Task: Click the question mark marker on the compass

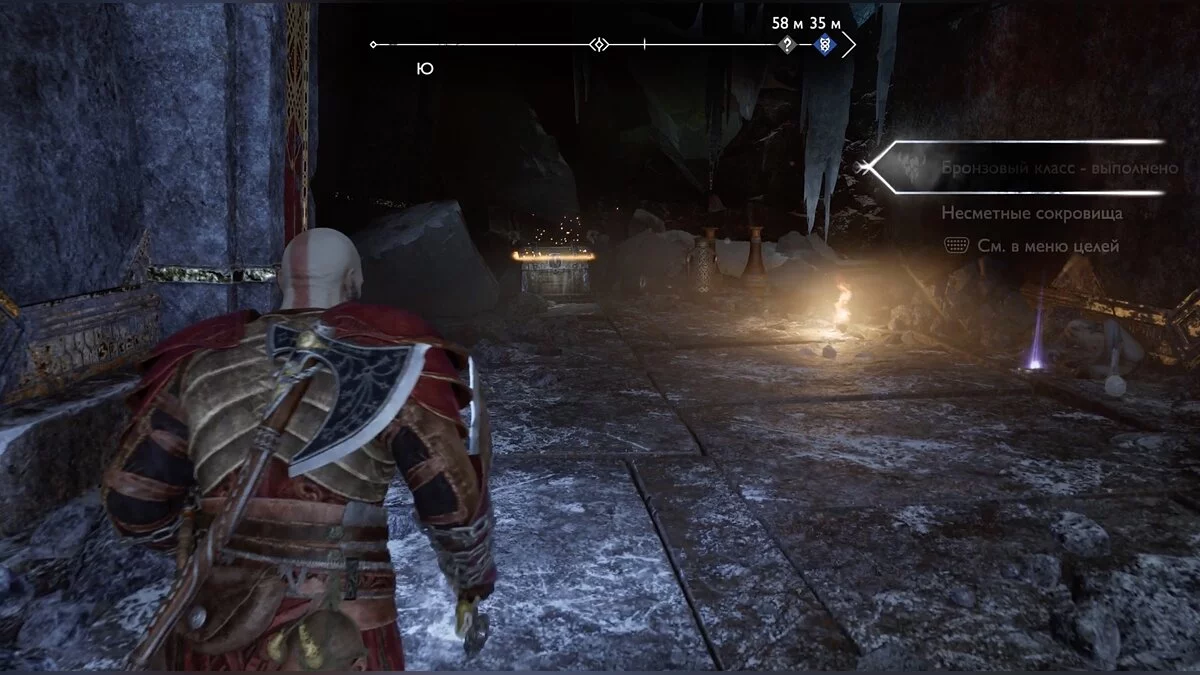Action: tap(788, 45)
